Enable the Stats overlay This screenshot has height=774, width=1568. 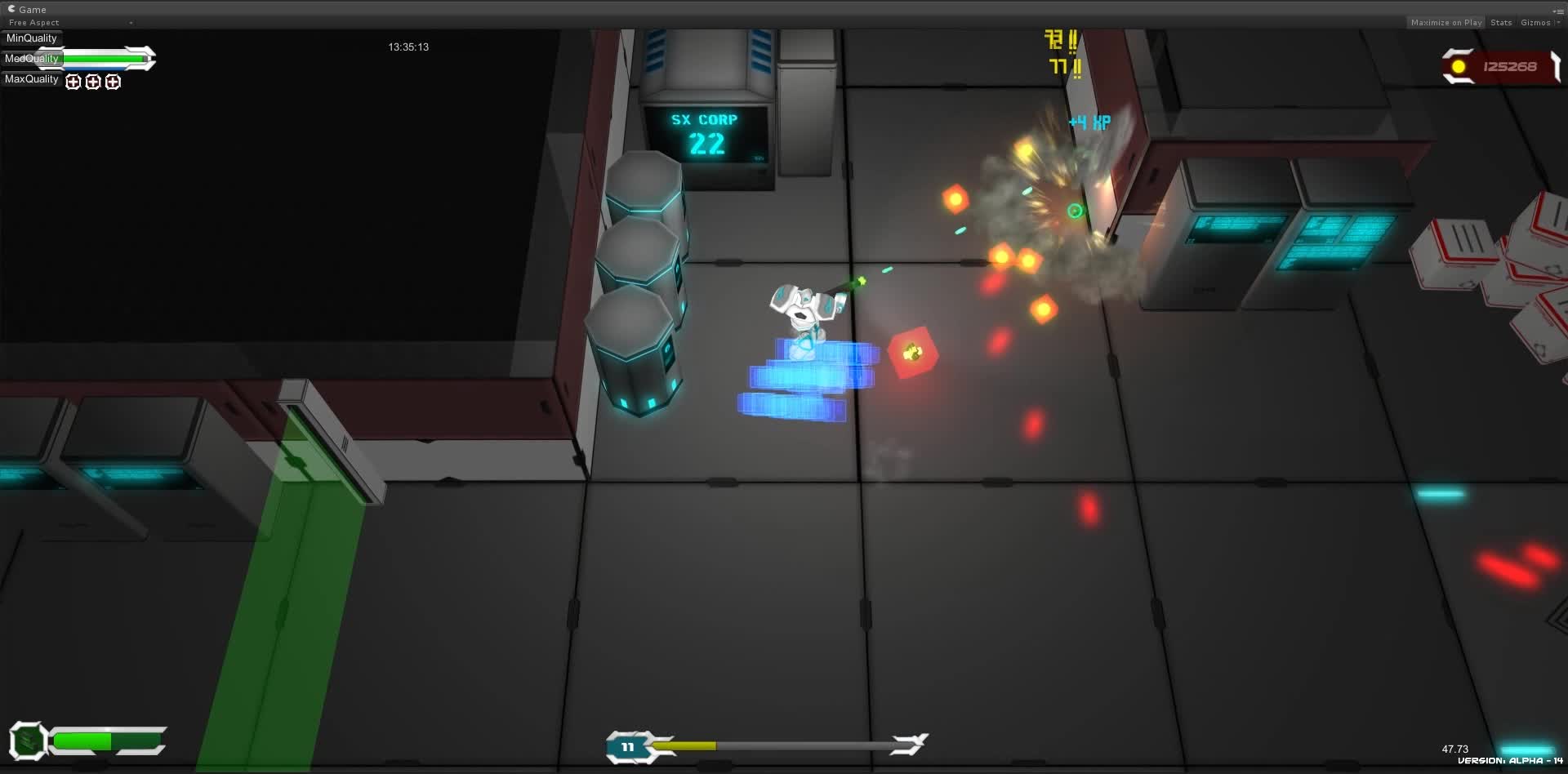coord(1501,22)
